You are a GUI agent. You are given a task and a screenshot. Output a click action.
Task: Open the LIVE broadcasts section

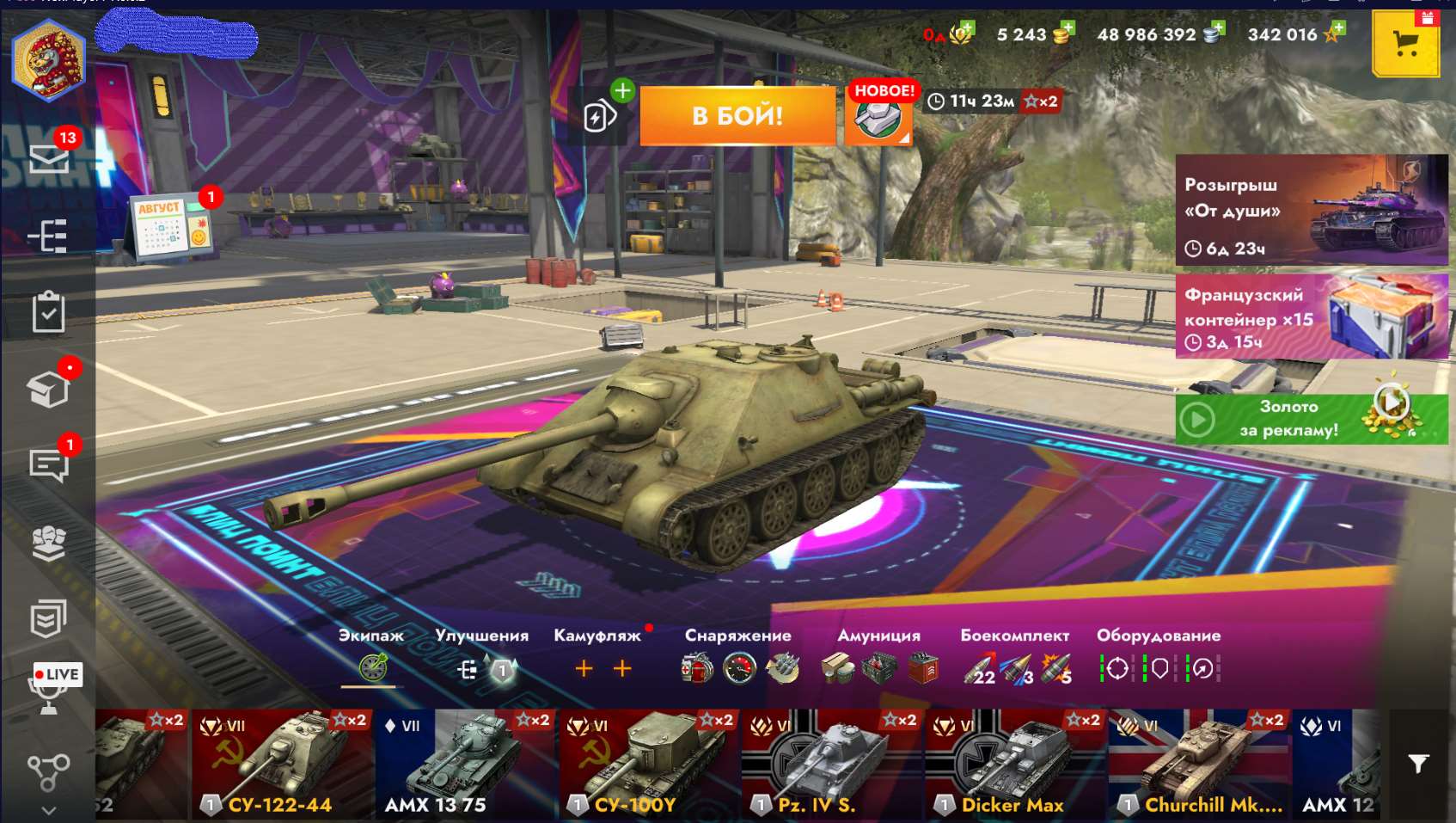pos(53,674)
